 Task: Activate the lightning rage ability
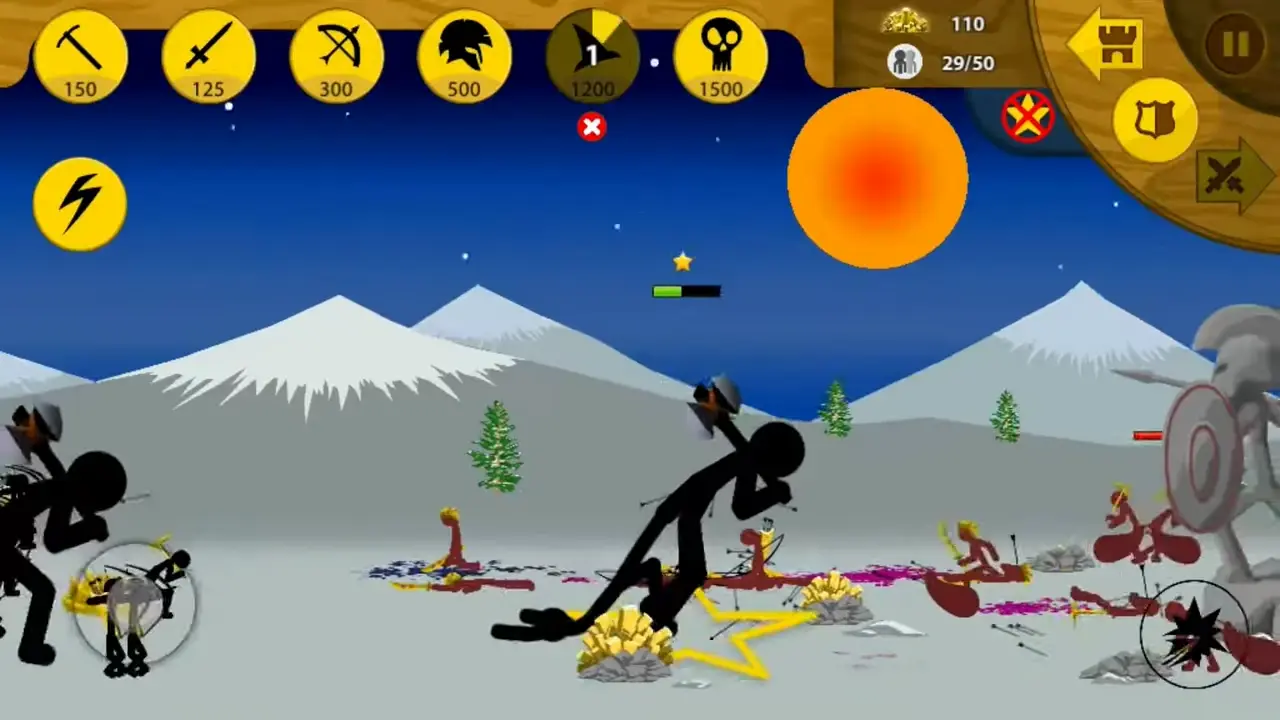pos(79,202)
